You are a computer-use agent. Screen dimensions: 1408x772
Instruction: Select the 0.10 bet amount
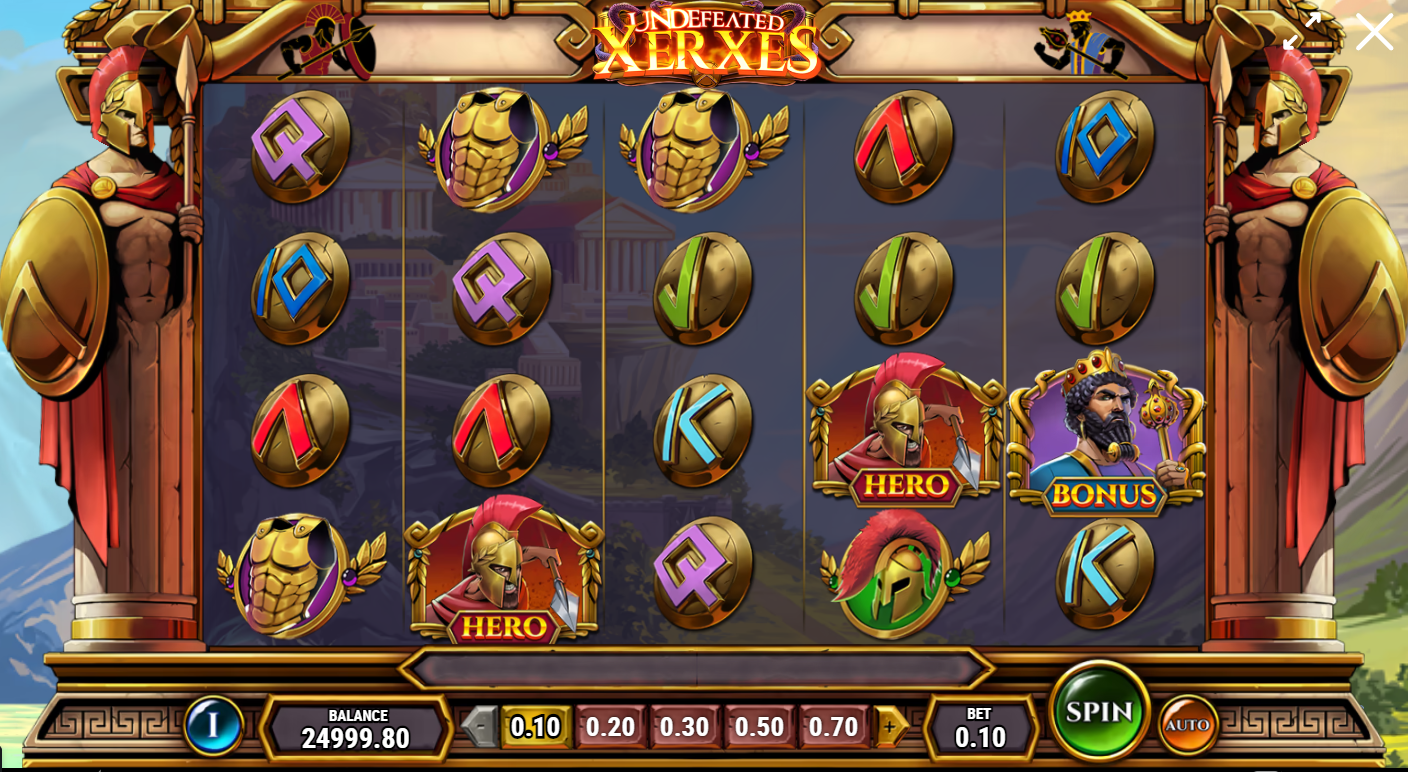pyautogui.click(x=535, y=727)
